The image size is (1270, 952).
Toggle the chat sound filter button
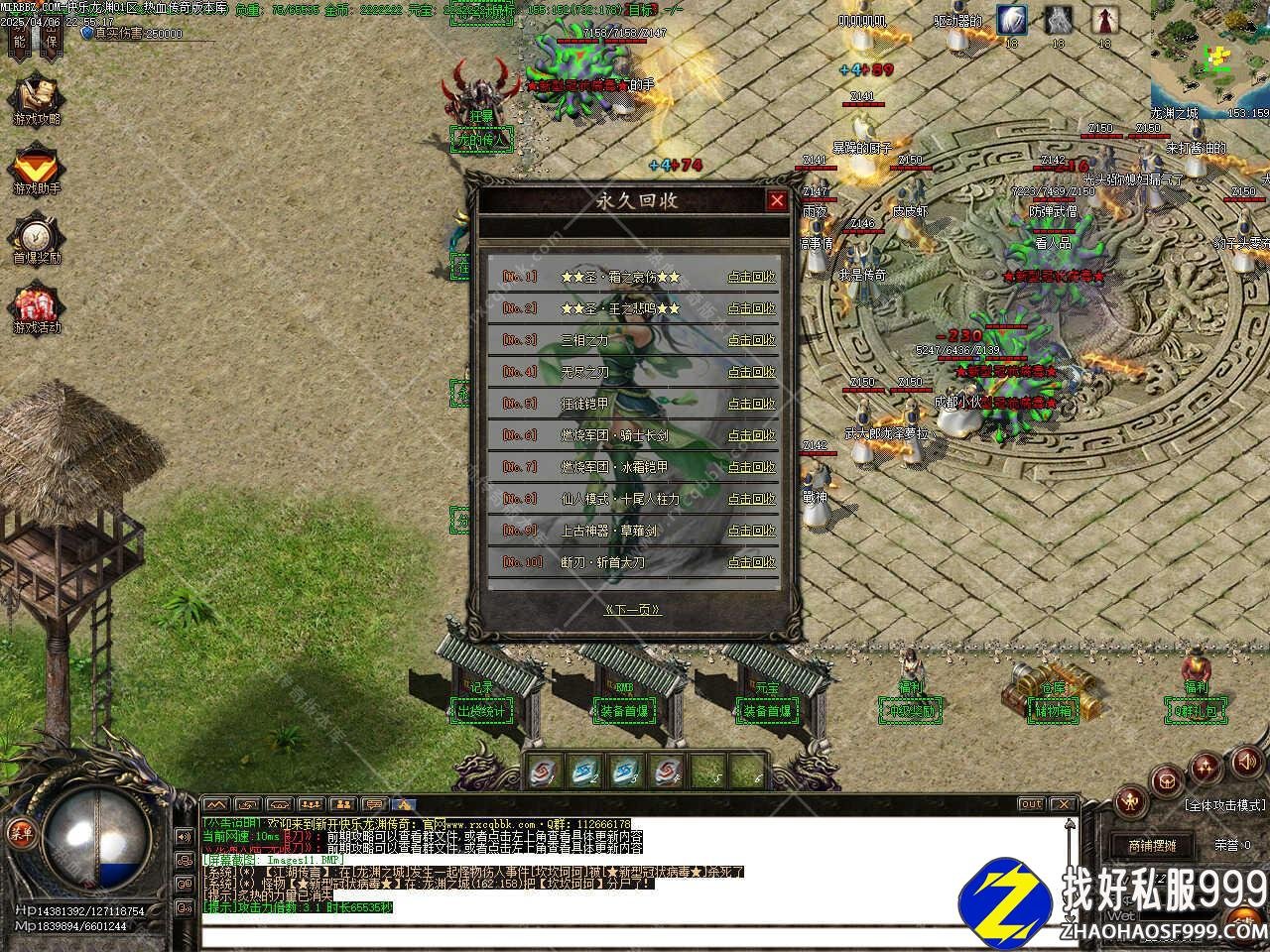point(186,837)
